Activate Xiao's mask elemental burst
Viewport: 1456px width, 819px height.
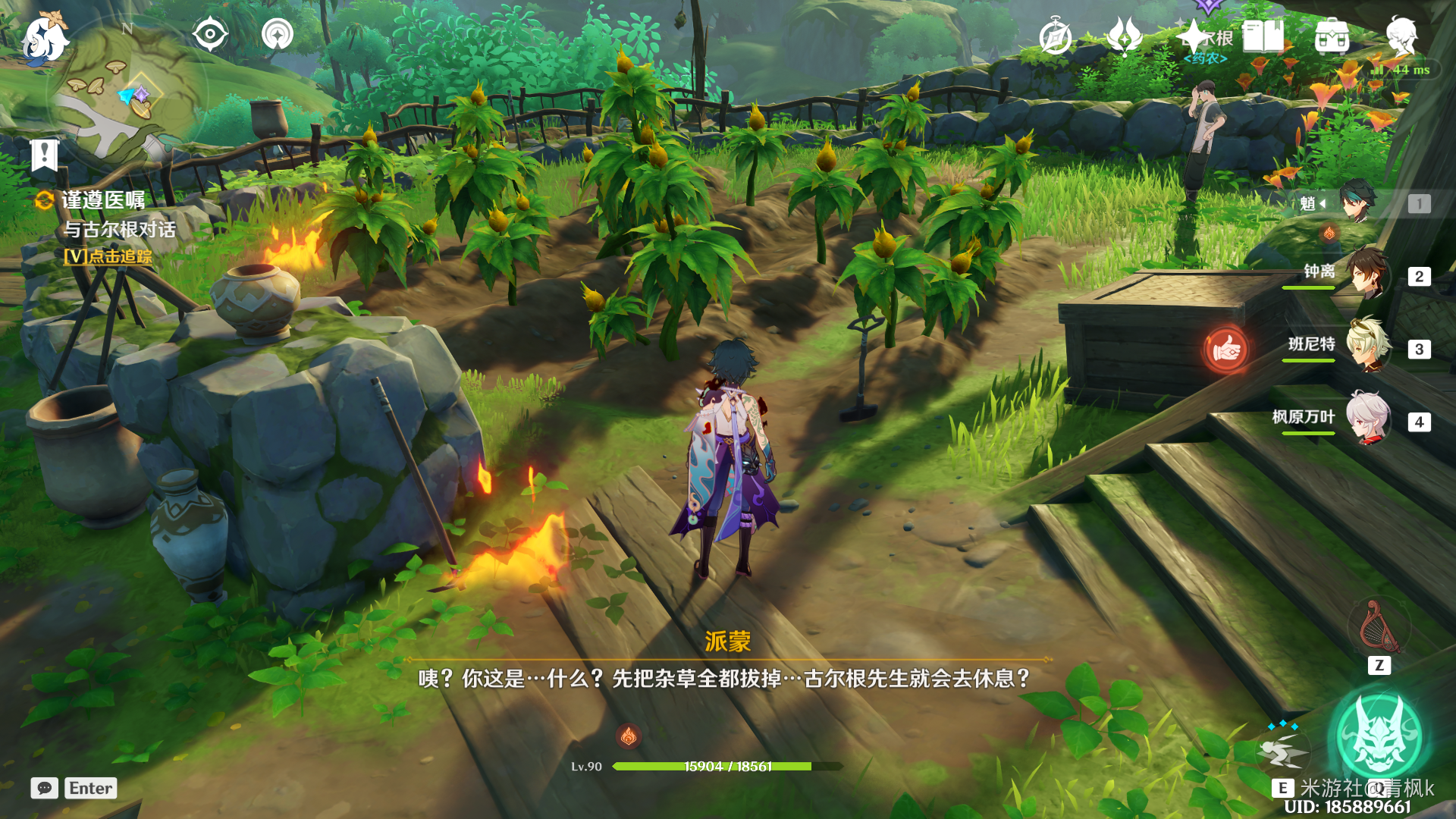[1379, 736]
